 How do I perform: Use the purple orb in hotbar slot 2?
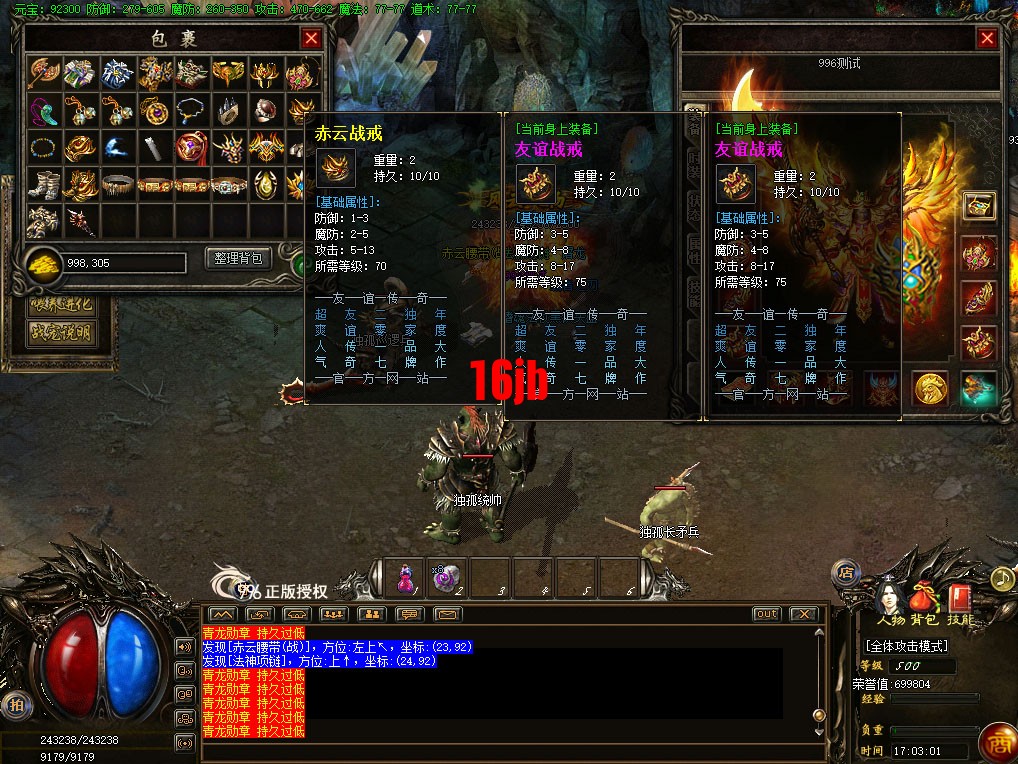tap(447, 577)
